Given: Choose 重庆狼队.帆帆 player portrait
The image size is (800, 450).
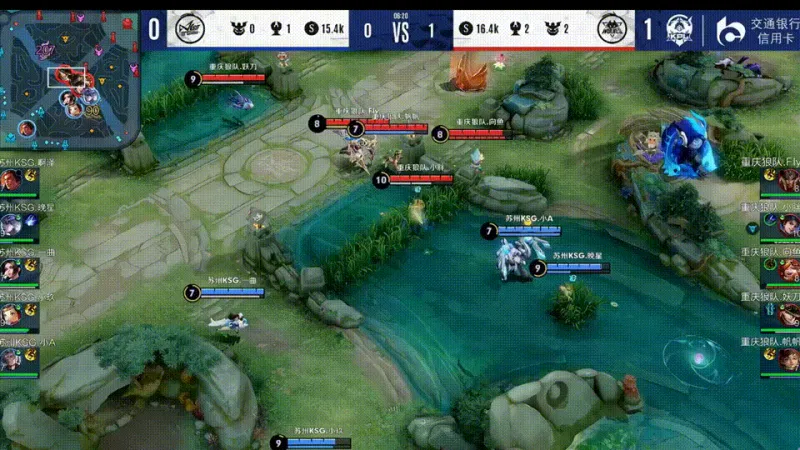Looking at the screenshot, I should click(788, 360).
